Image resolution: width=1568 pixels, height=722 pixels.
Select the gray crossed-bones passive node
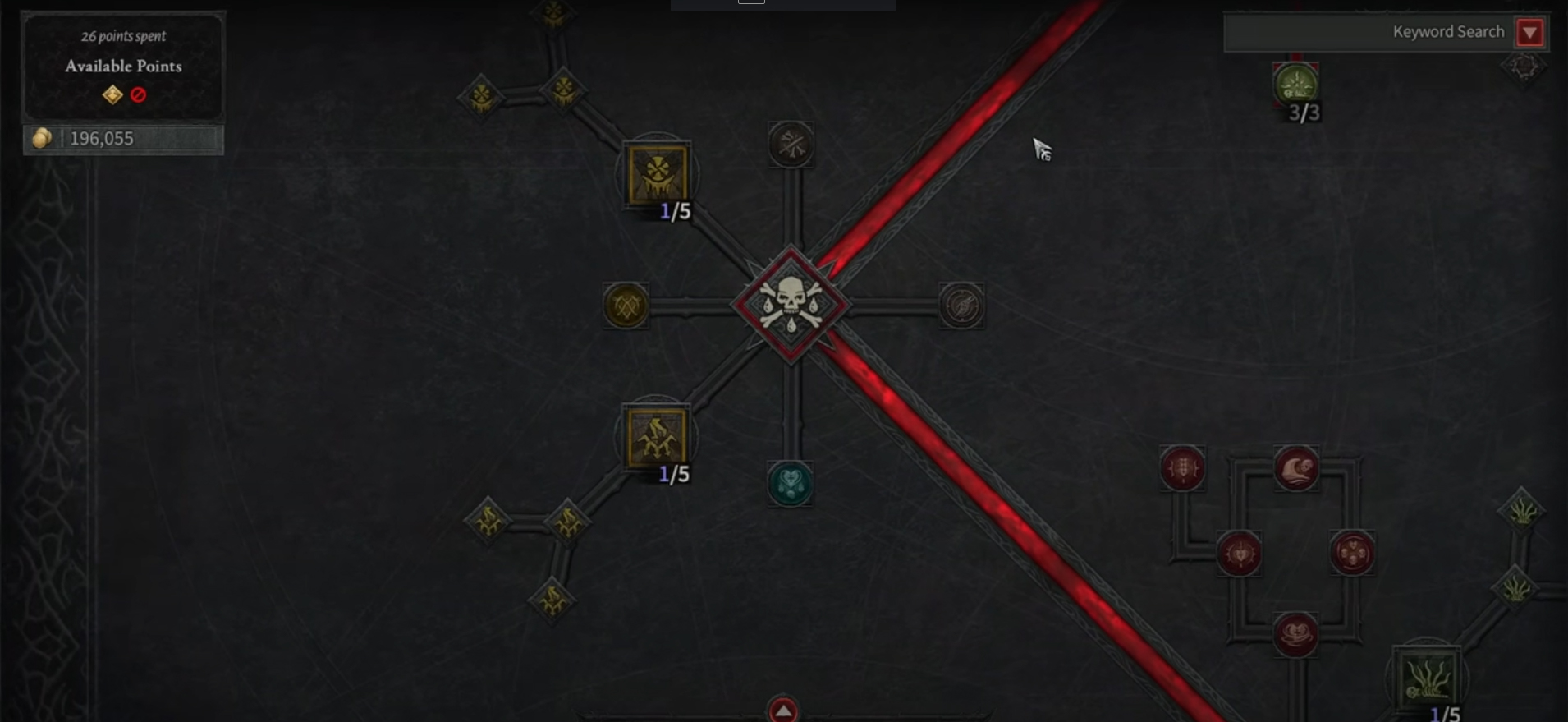791,145
